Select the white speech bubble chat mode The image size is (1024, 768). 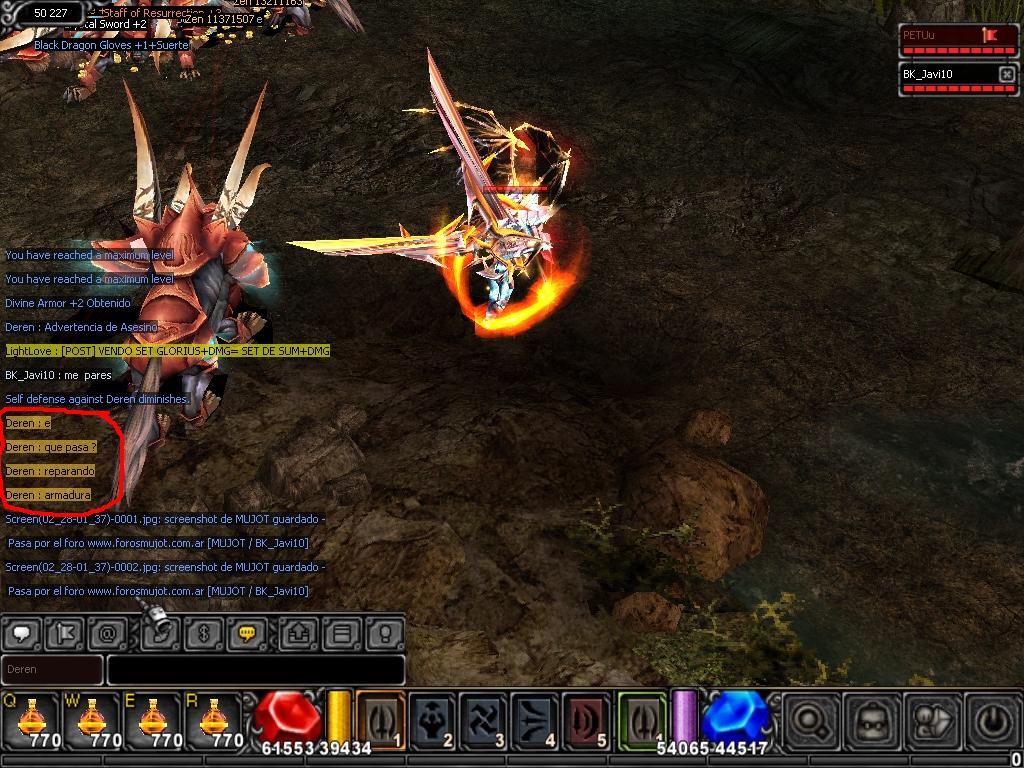coord(23,634)
